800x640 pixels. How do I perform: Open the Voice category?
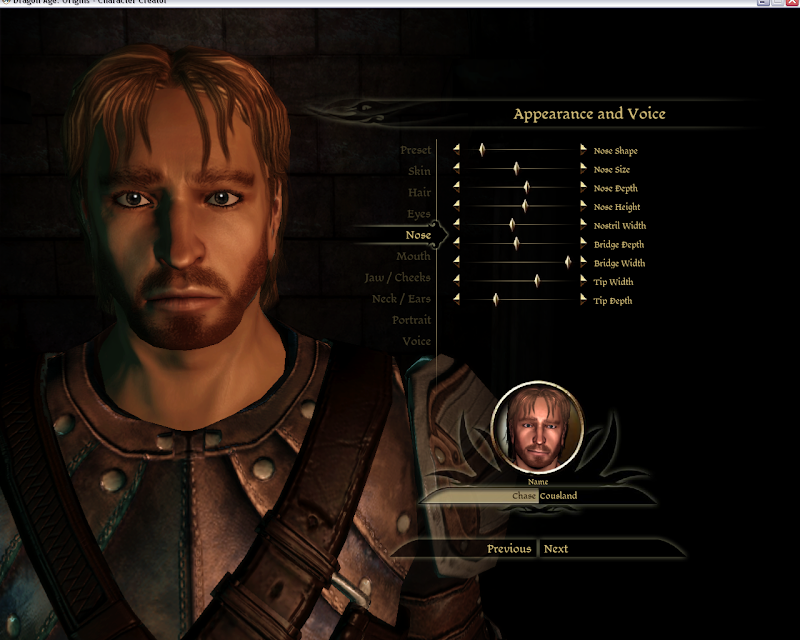[x=416, y=341]
